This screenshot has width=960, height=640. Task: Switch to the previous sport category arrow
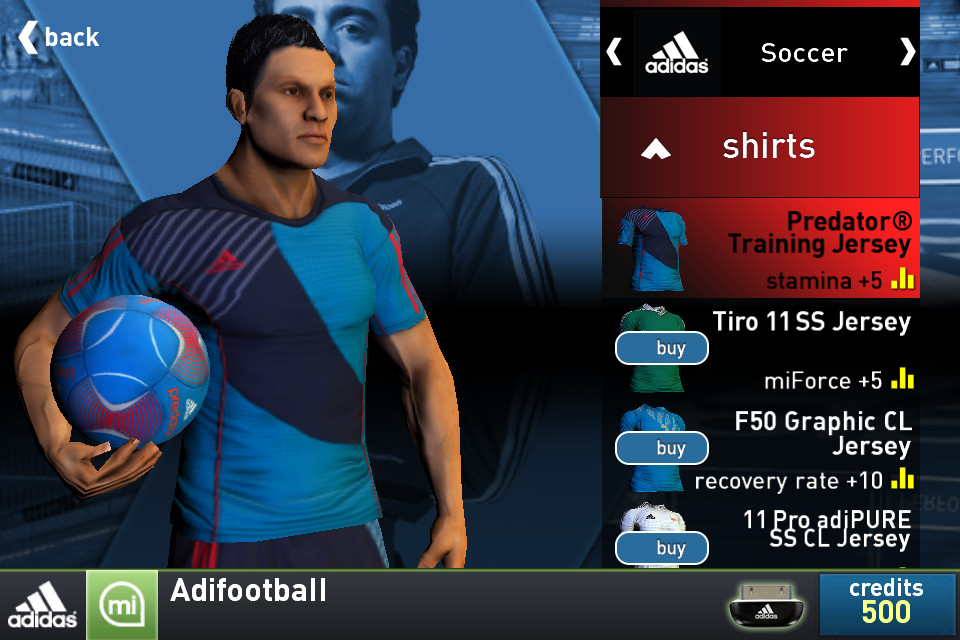614,52
